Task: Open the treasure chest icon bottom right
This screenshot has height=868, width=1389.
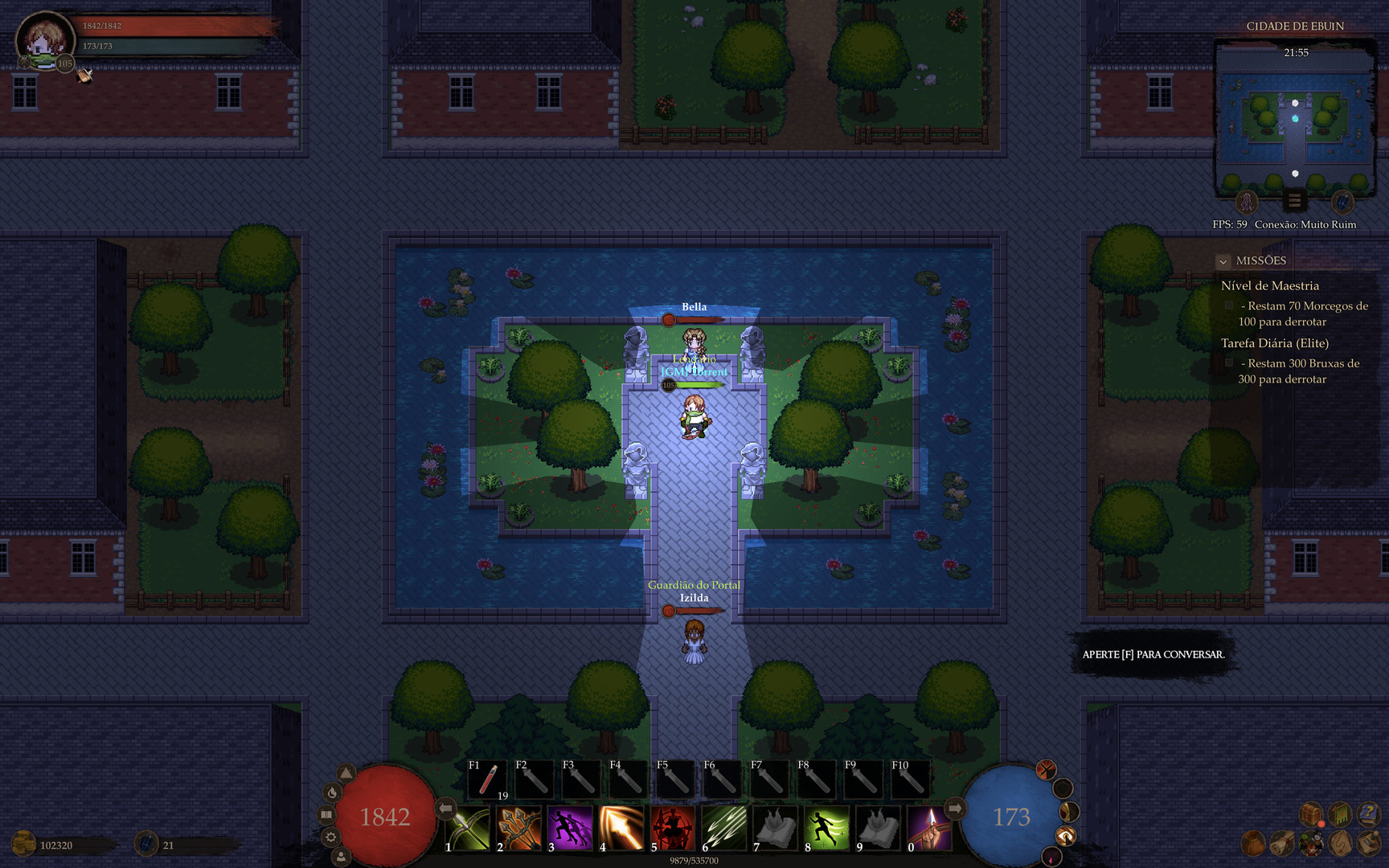Action: pos(1310,815)
